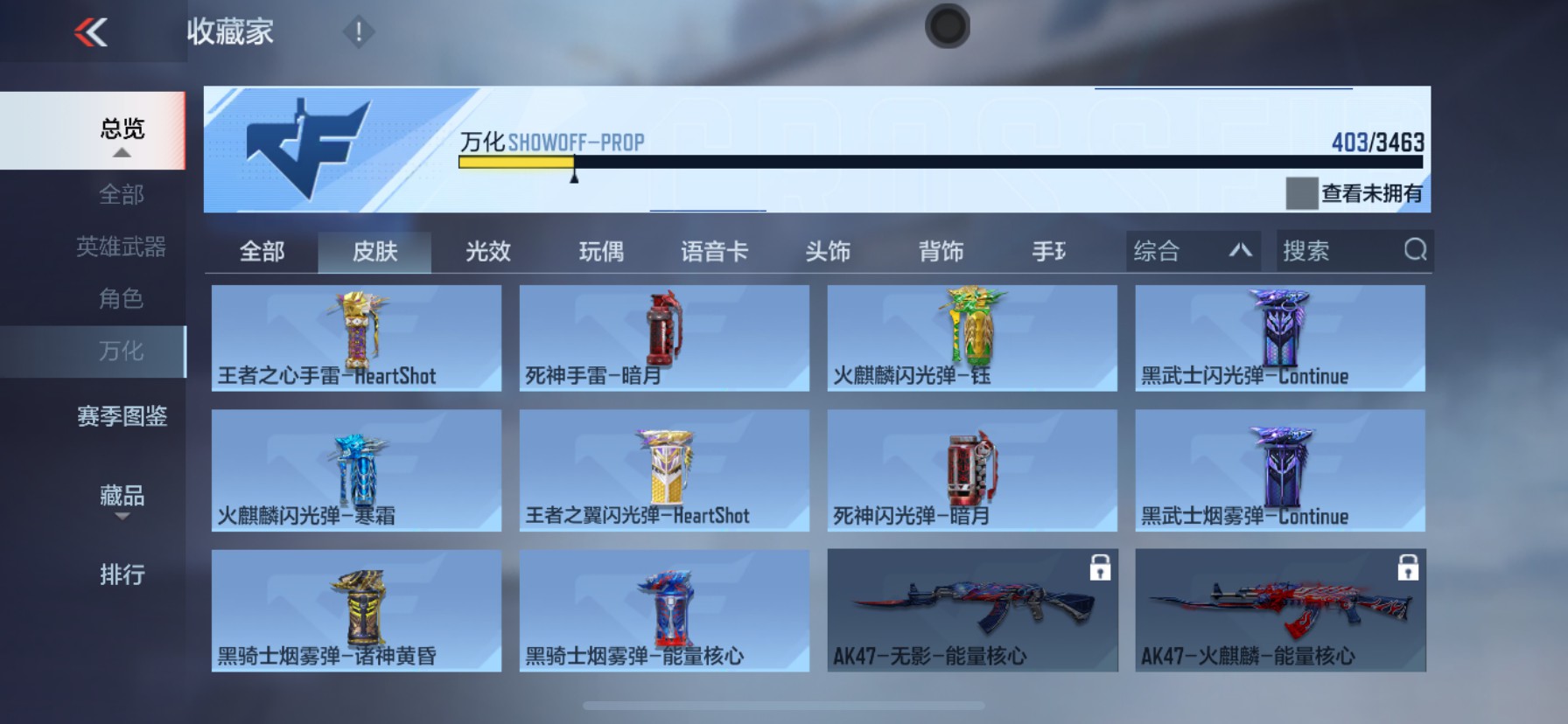Switch to the 玩偶 tab
Image resolution: width=1568 pixels, height=724 pixels.
pos(601,251)
